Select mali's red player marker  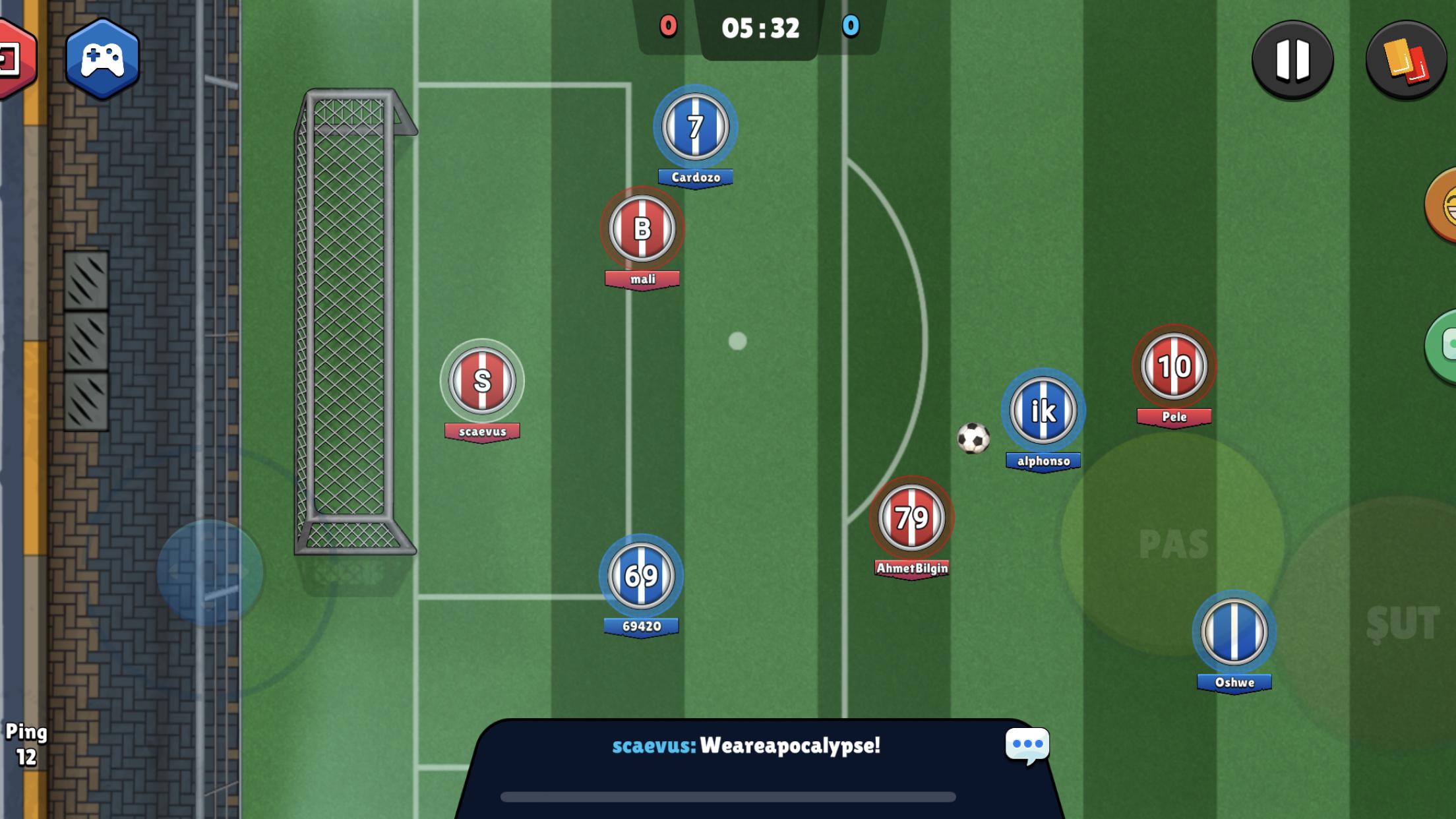click(x=641, y=228)
